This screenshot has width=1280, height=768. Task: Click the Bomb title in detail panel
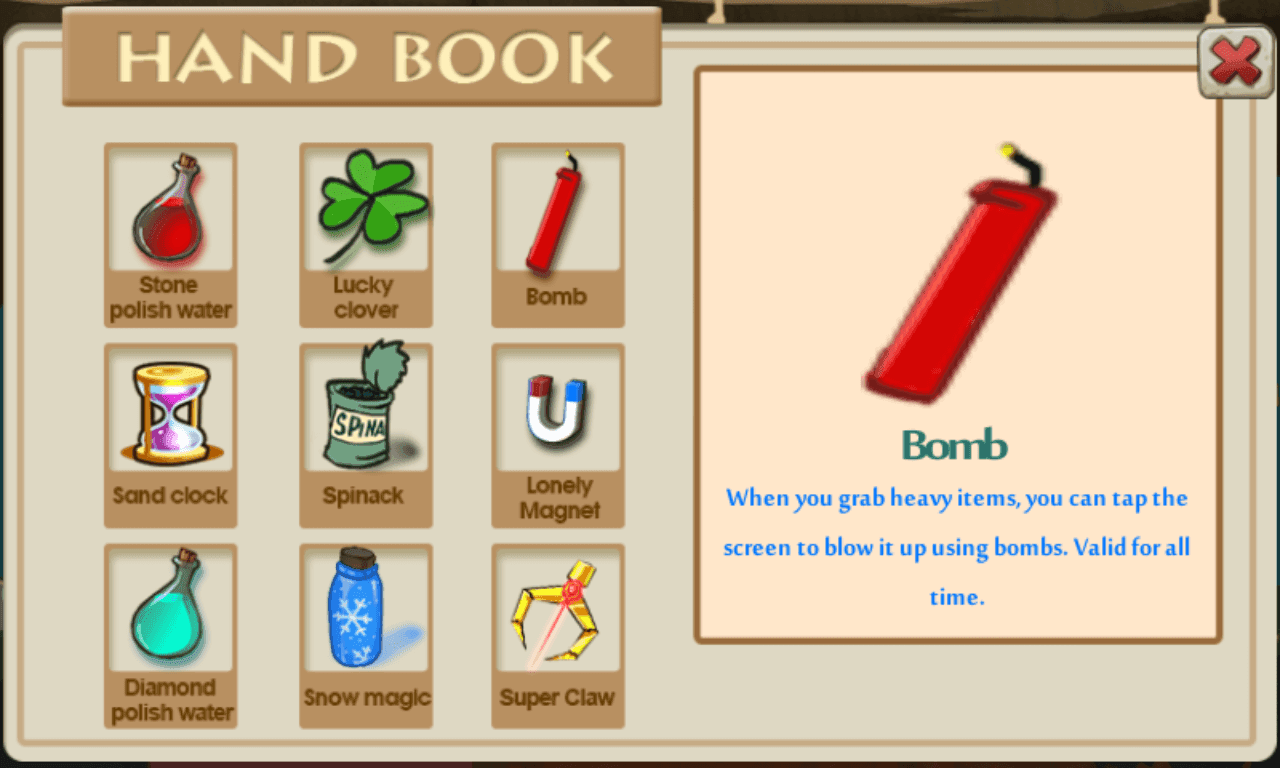click(x=955, y=446)
